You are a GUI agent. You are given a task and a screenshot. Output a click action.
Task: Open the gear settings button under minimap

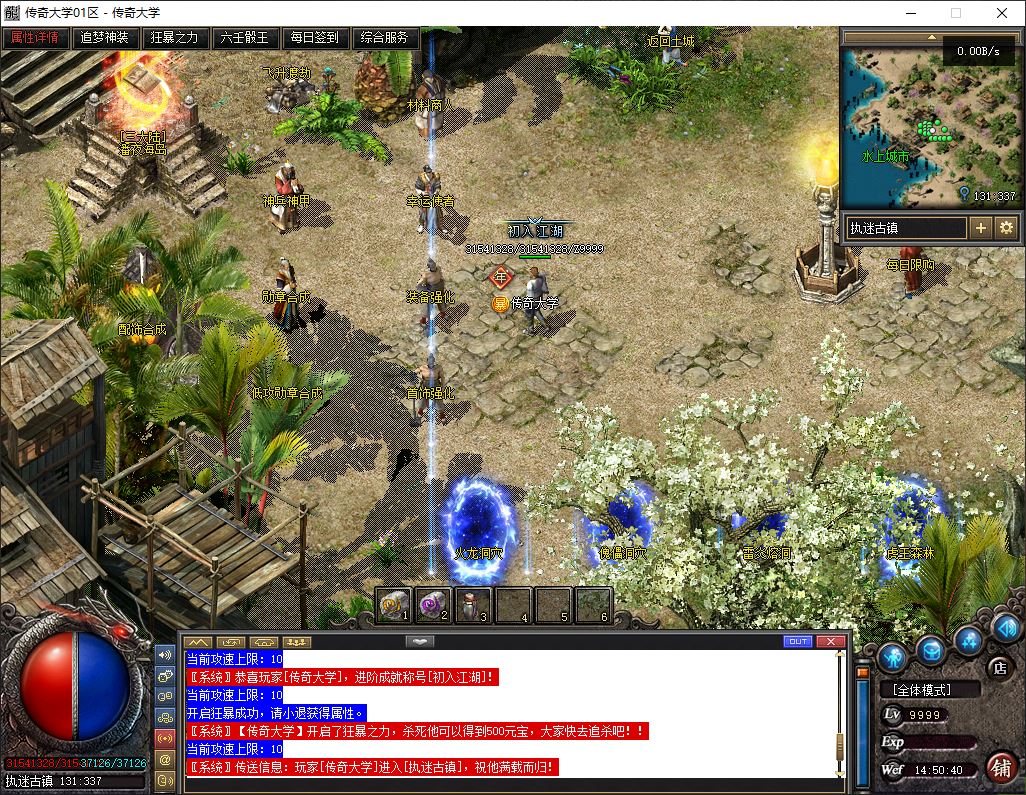click(1005, 228)
